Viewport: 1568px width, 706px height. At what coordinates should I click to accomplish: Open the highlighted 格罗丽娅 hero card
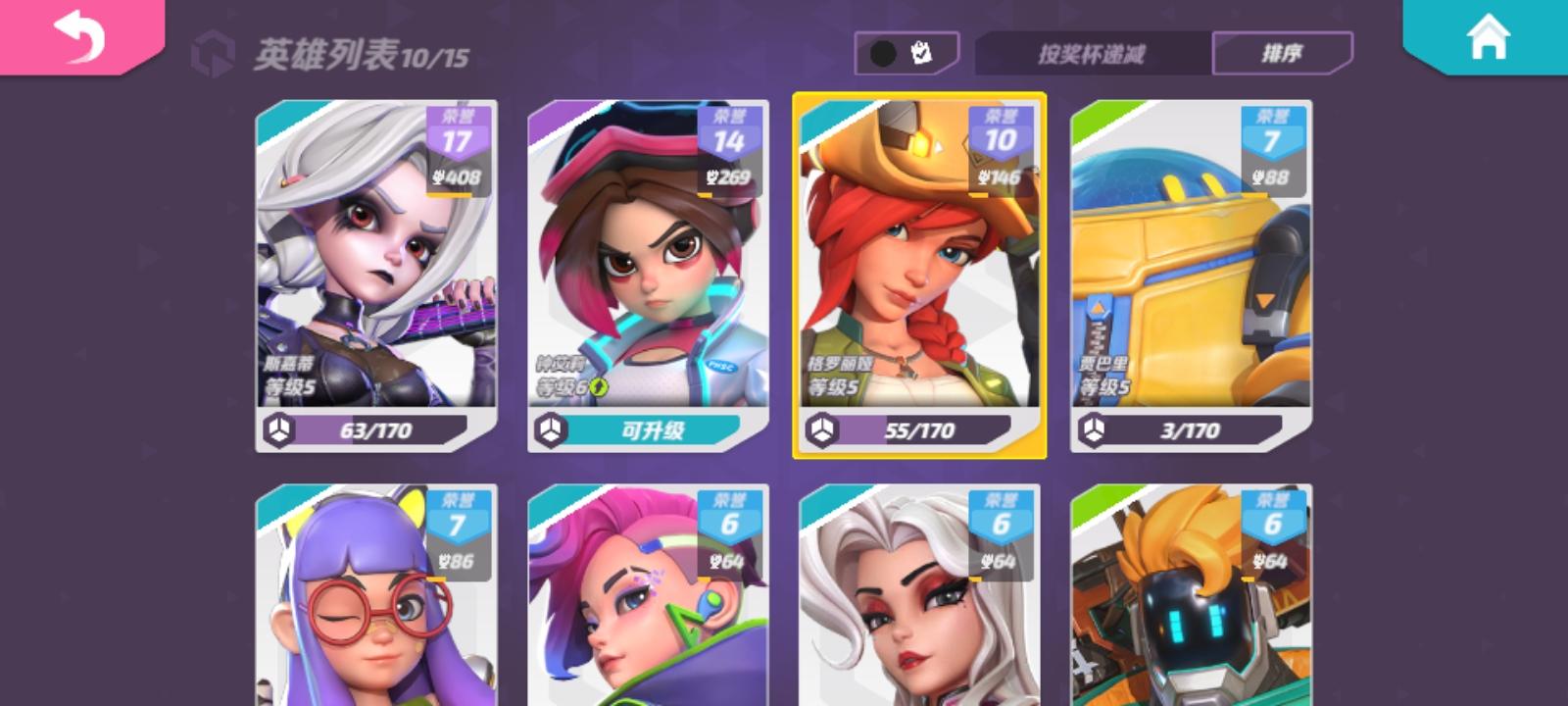(919, 275)
